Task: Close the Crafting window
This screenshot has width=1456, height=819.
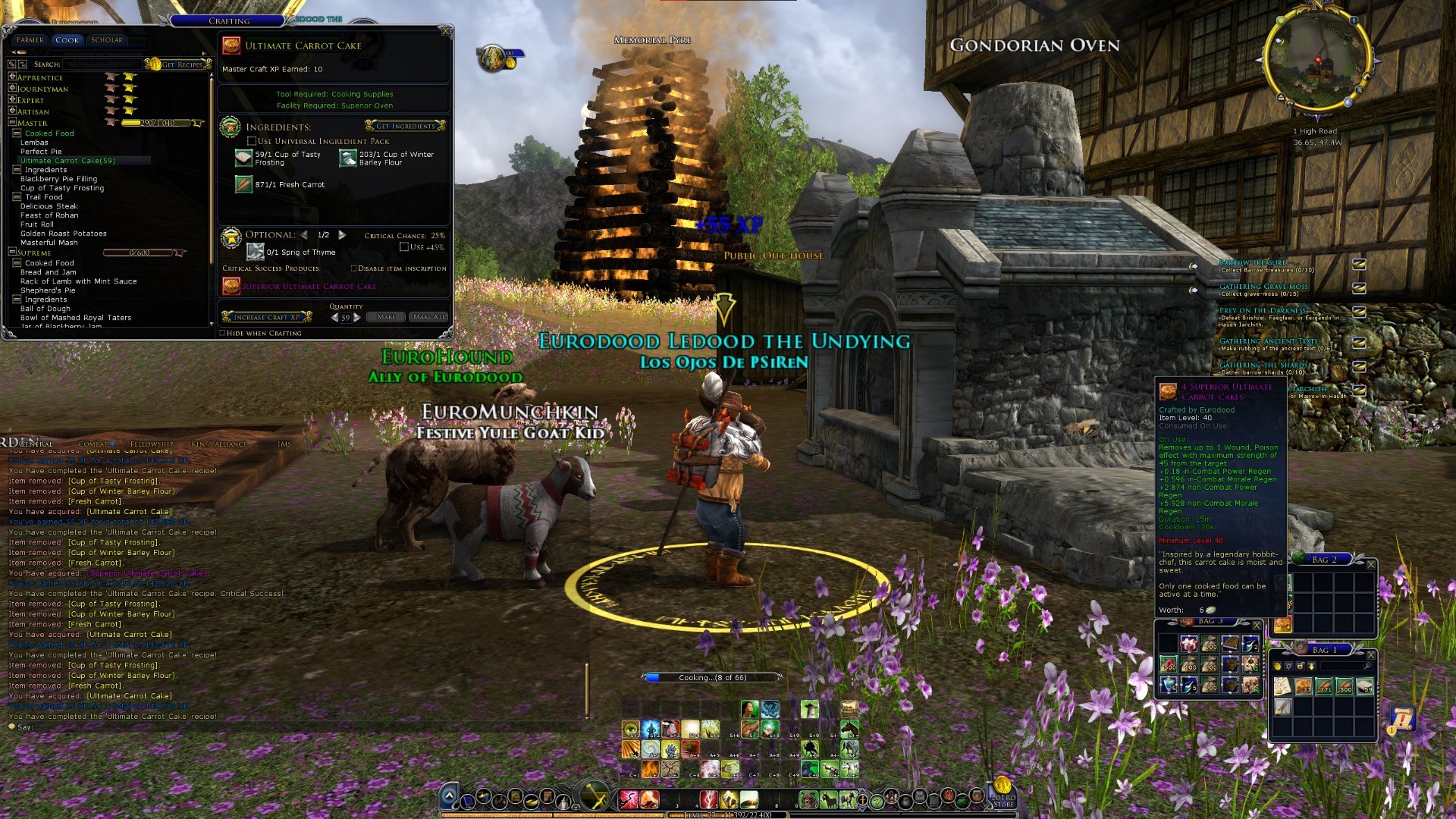Action: pos(447,31)
